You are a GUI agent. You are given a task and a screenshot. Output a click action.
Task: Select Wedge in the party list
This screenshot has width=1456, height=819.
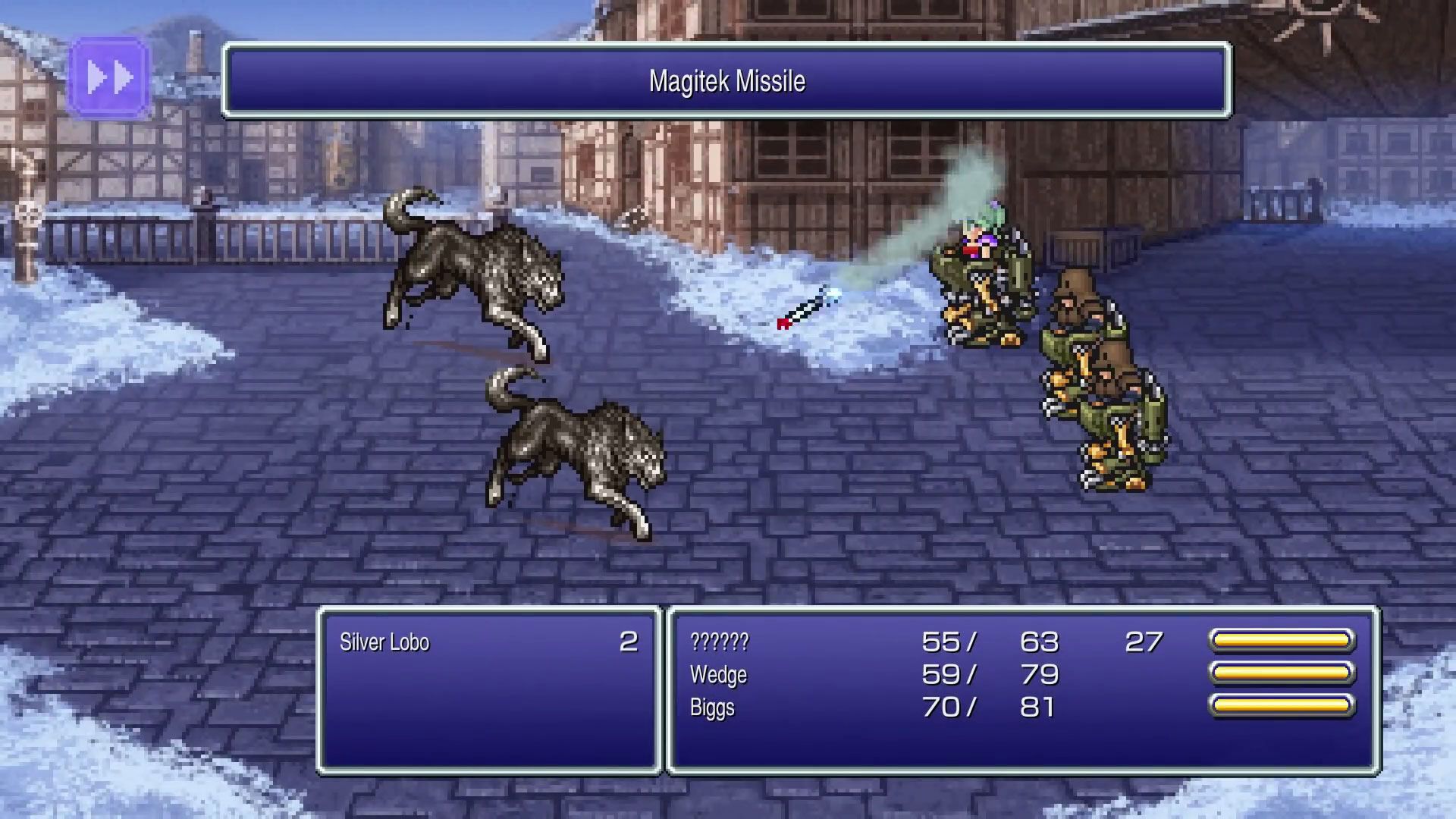(x=718, y=674)
